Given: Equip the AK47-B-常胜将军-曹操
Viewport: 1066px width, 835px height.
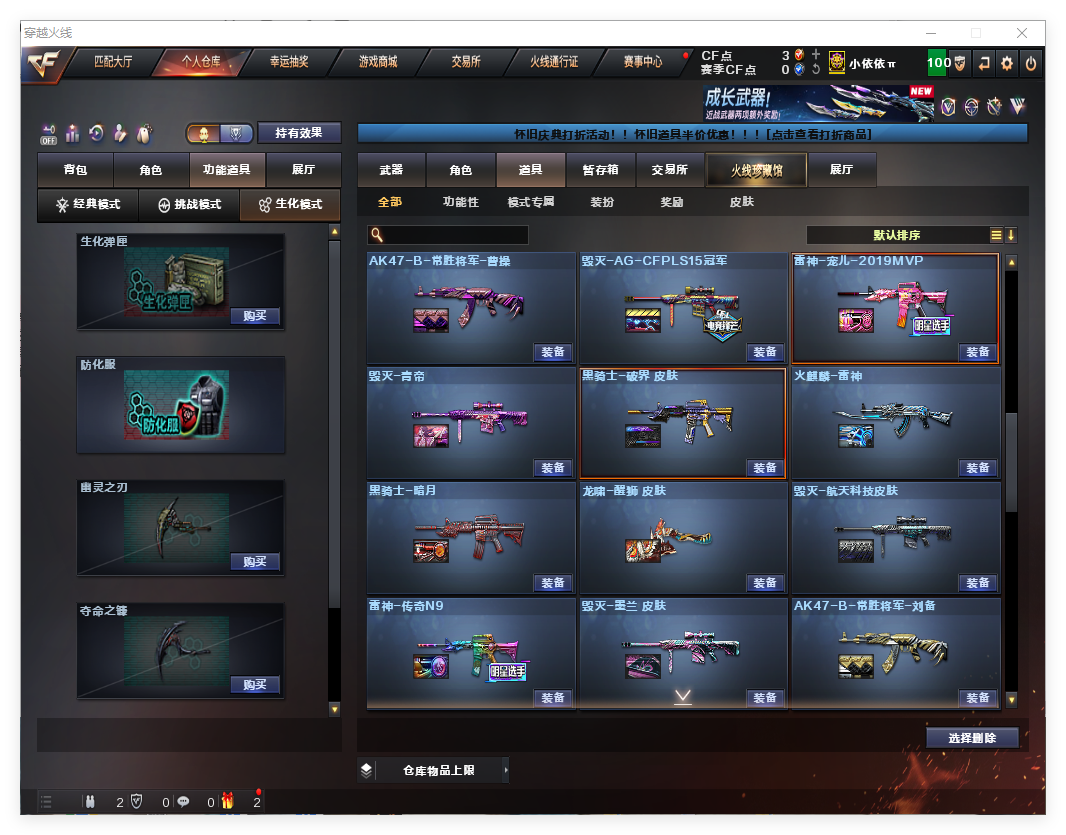Looking at the screenshot, I should point(553,352).
